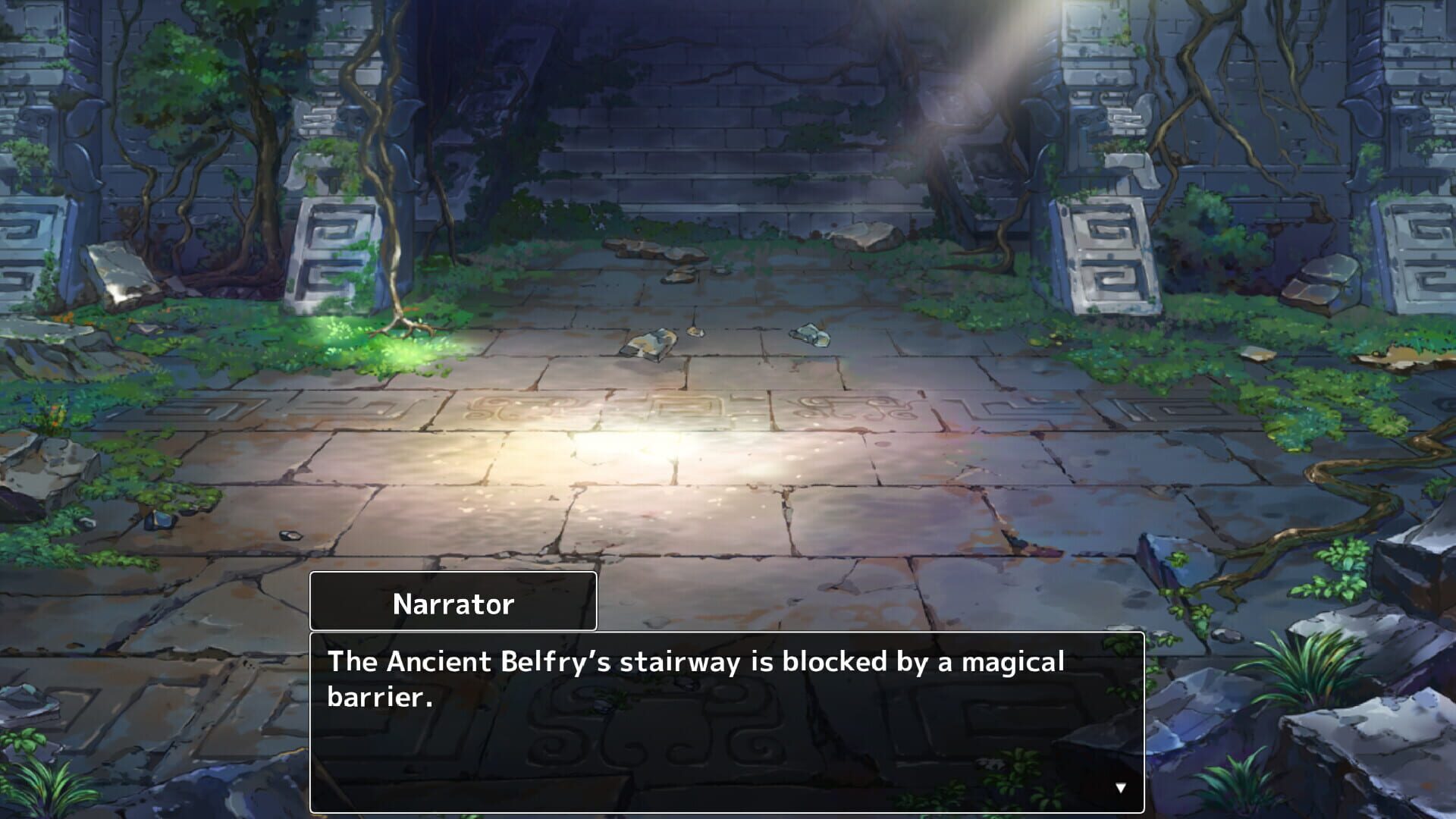Select the Narrator nameplate
This screenshot has height=819, width=1456.
[x=453, y=603]
